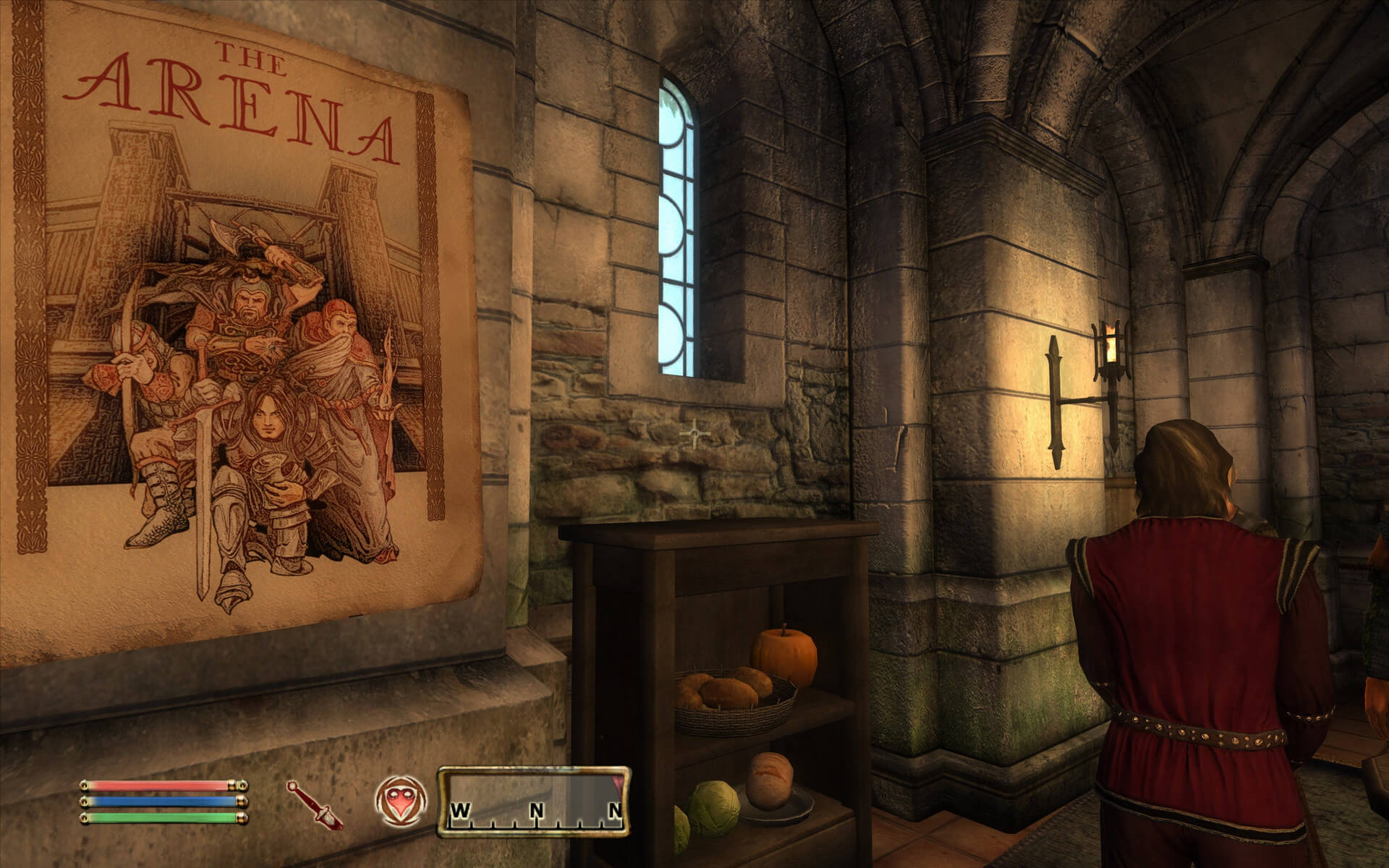Click the compass strip showing W and N
This screenshot has width=1389, height=868.
pos(533,802)
